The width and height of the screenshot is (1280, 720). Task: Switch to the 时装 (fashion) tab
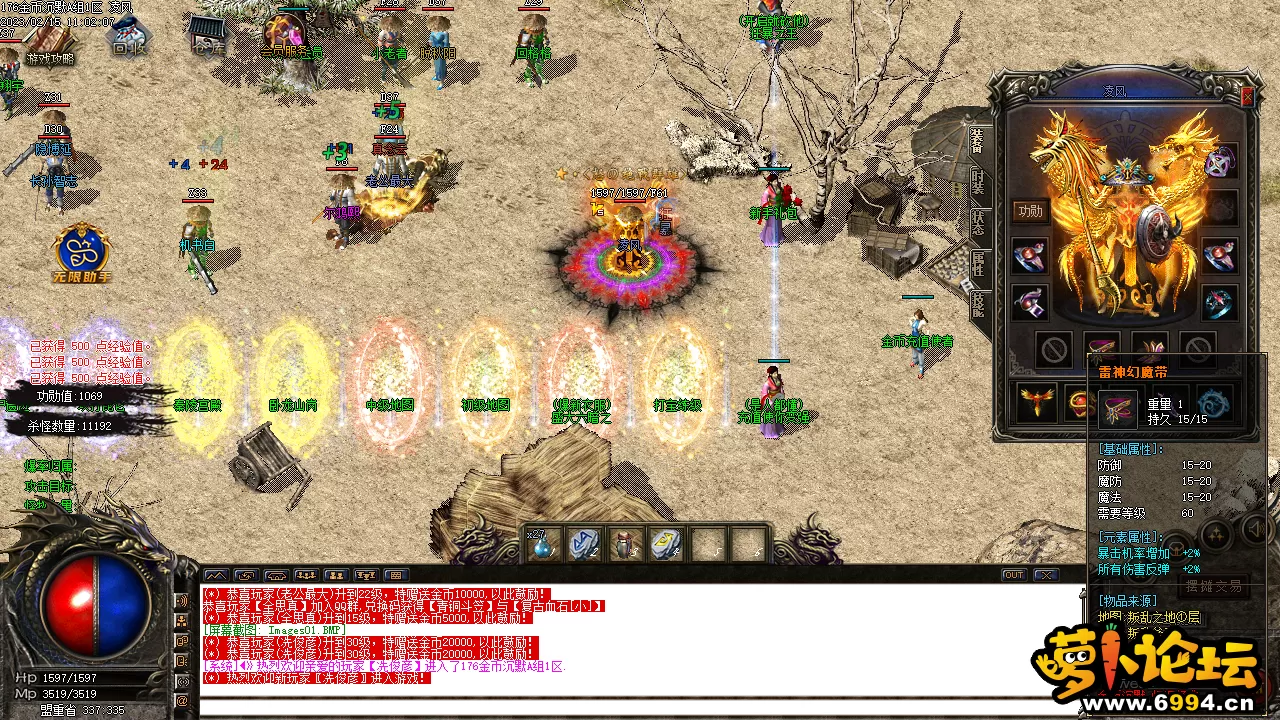(x=977, y=182)
